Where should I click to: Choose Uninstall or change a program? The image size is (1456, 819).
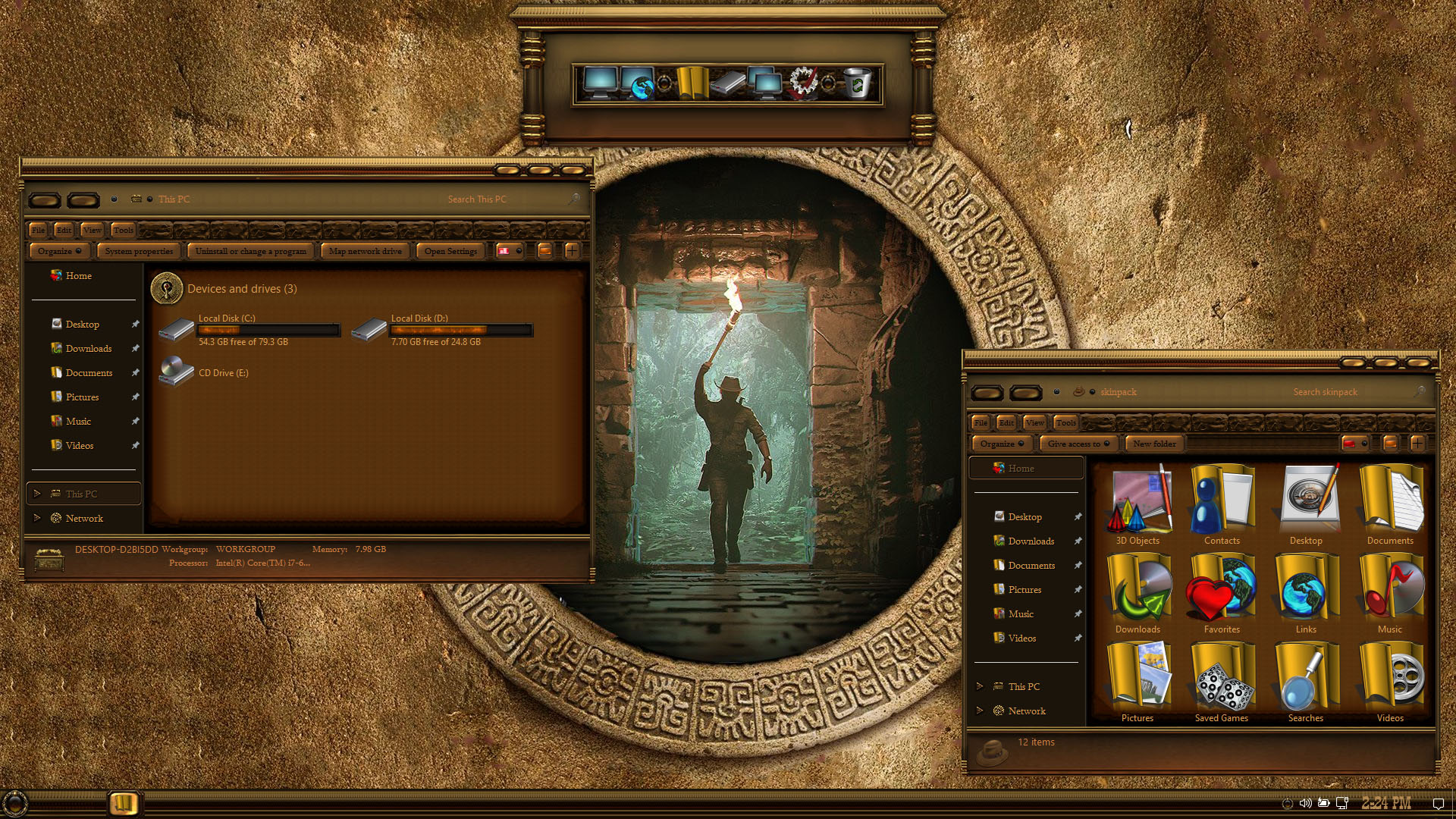tap(250, 251)
